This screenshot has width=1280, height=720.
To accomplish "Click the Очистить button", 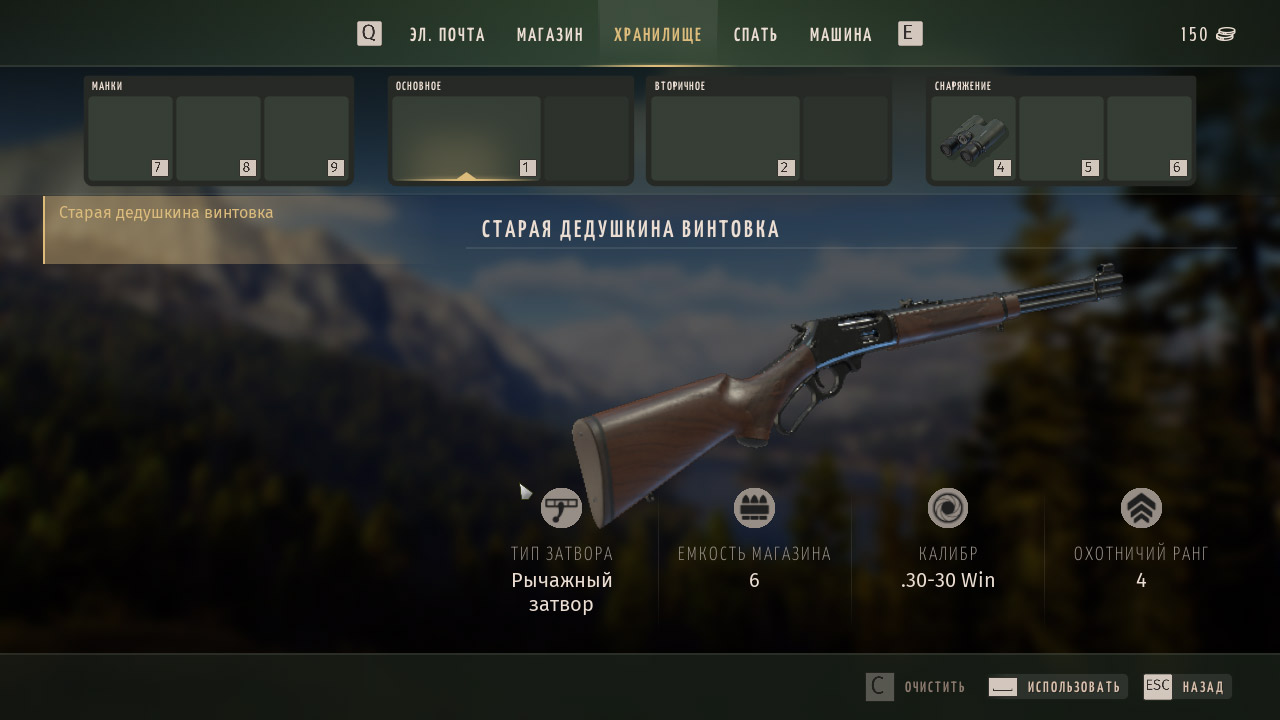I will point(916,687).
